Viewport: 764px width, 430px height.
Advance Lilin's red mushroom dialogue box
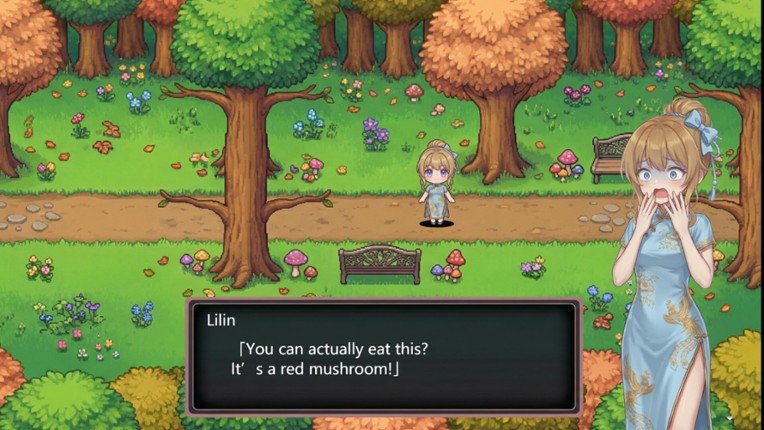pyautogui.click(x=384, y=356)
